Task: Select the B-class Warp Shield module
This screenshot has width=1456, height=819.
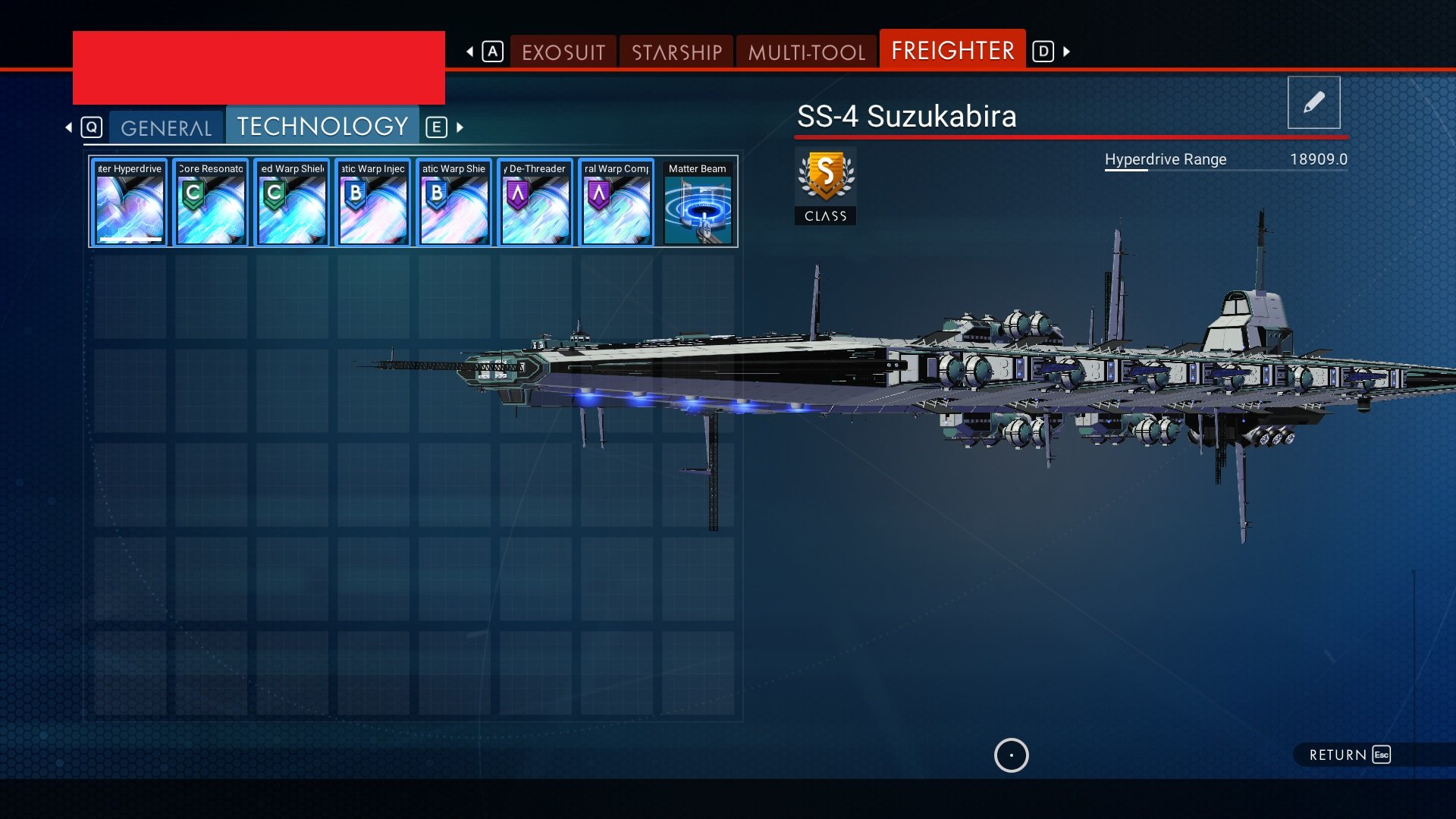Action: 454,202
